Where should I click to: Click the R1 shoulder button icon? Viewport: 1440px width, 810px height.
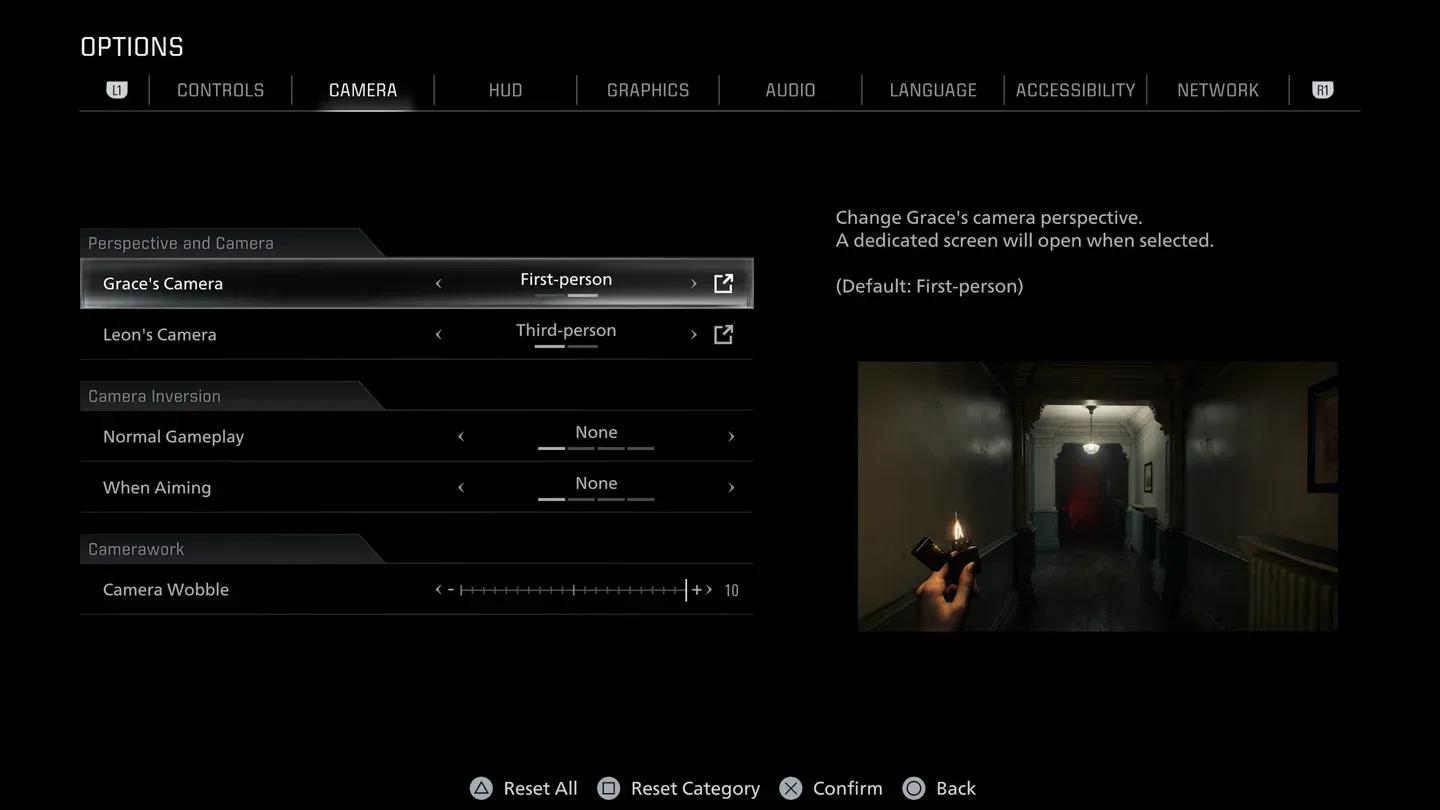(x=1322, y=89)
